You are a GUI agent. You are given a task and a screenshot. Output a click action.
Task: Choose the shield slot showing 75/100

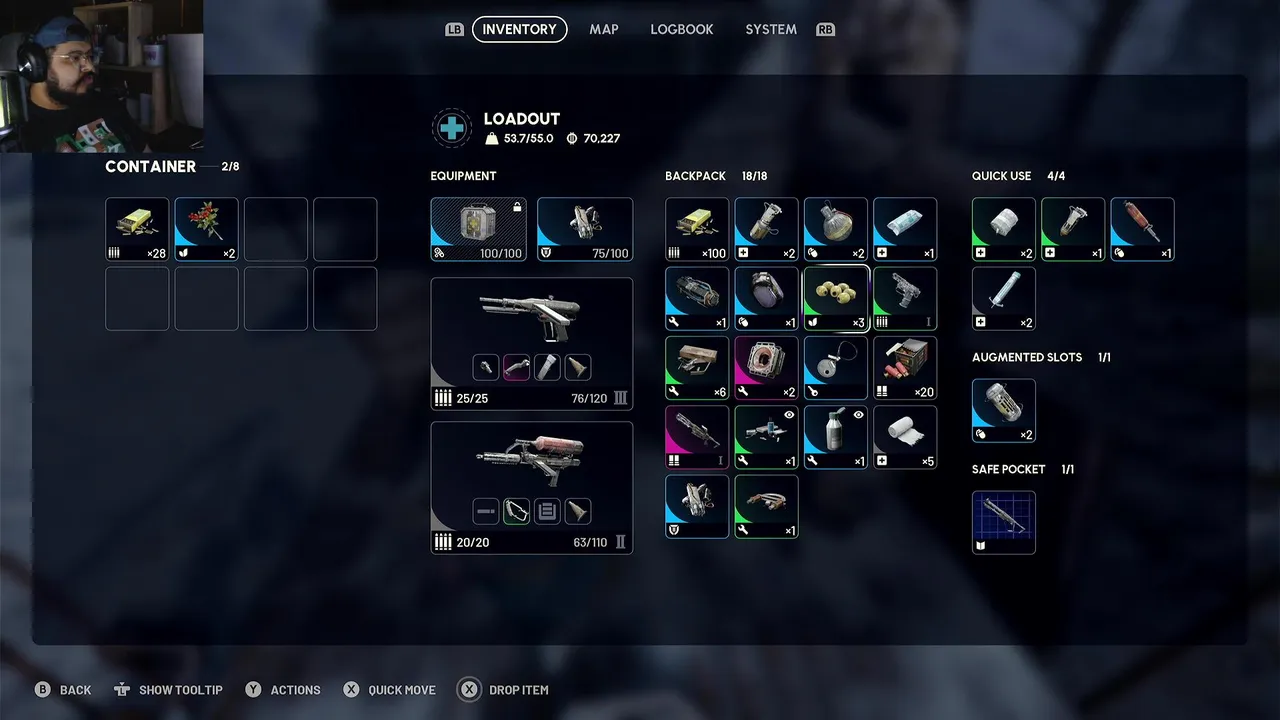(584, 229)
